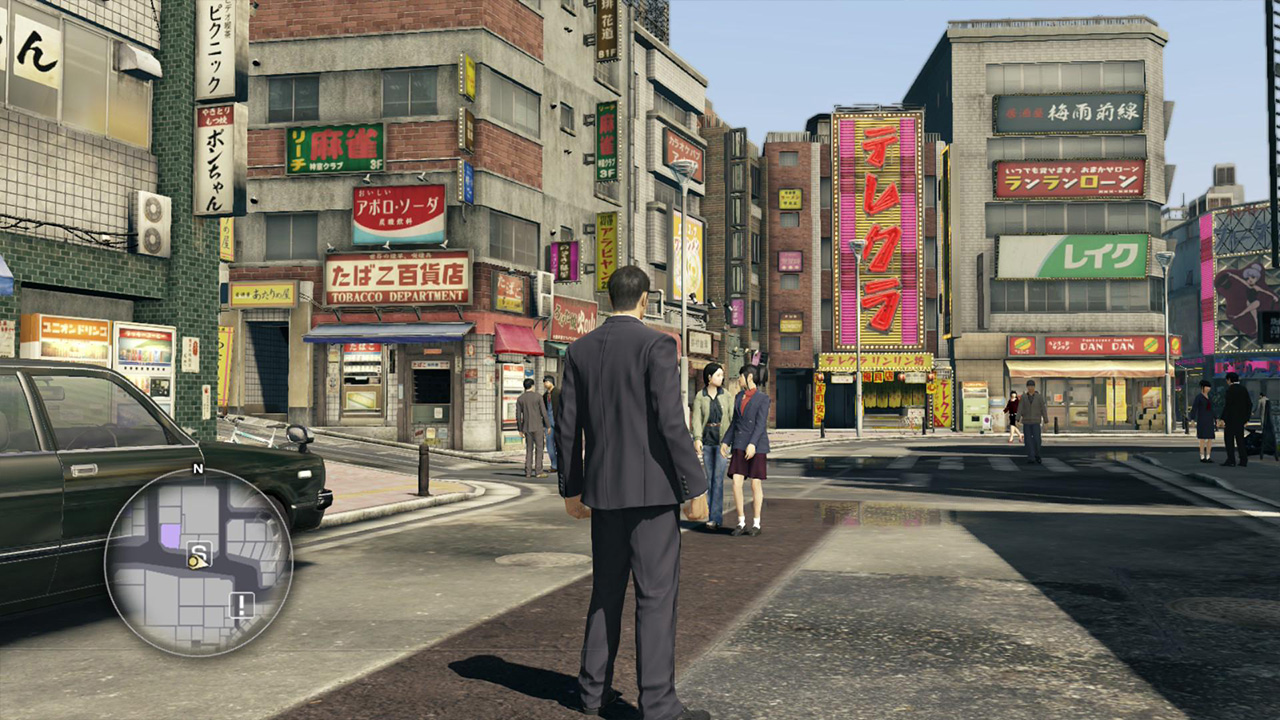Click the S marker on the minimap
The image size is (1280, 720).
pos(201,550)
